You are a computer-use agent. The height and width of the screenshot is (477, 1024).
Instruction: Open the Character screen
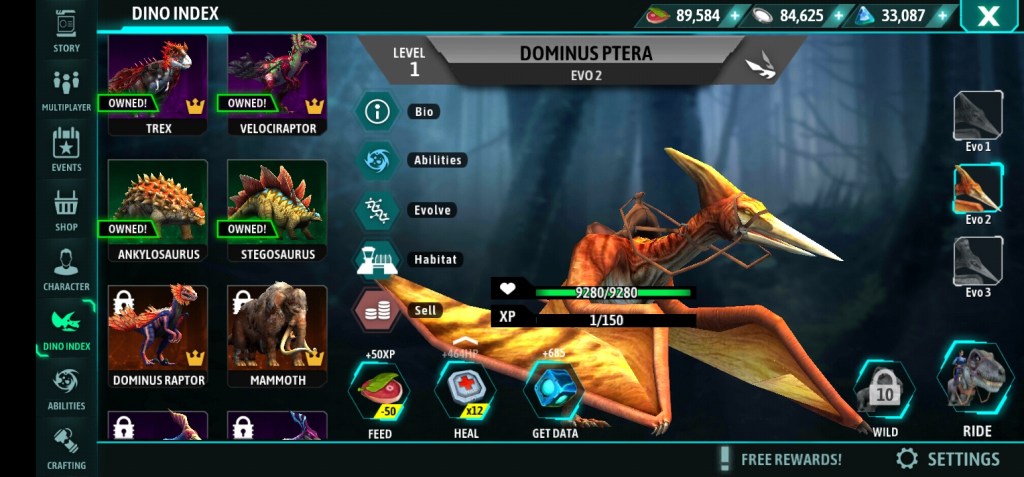coord(66,269)
